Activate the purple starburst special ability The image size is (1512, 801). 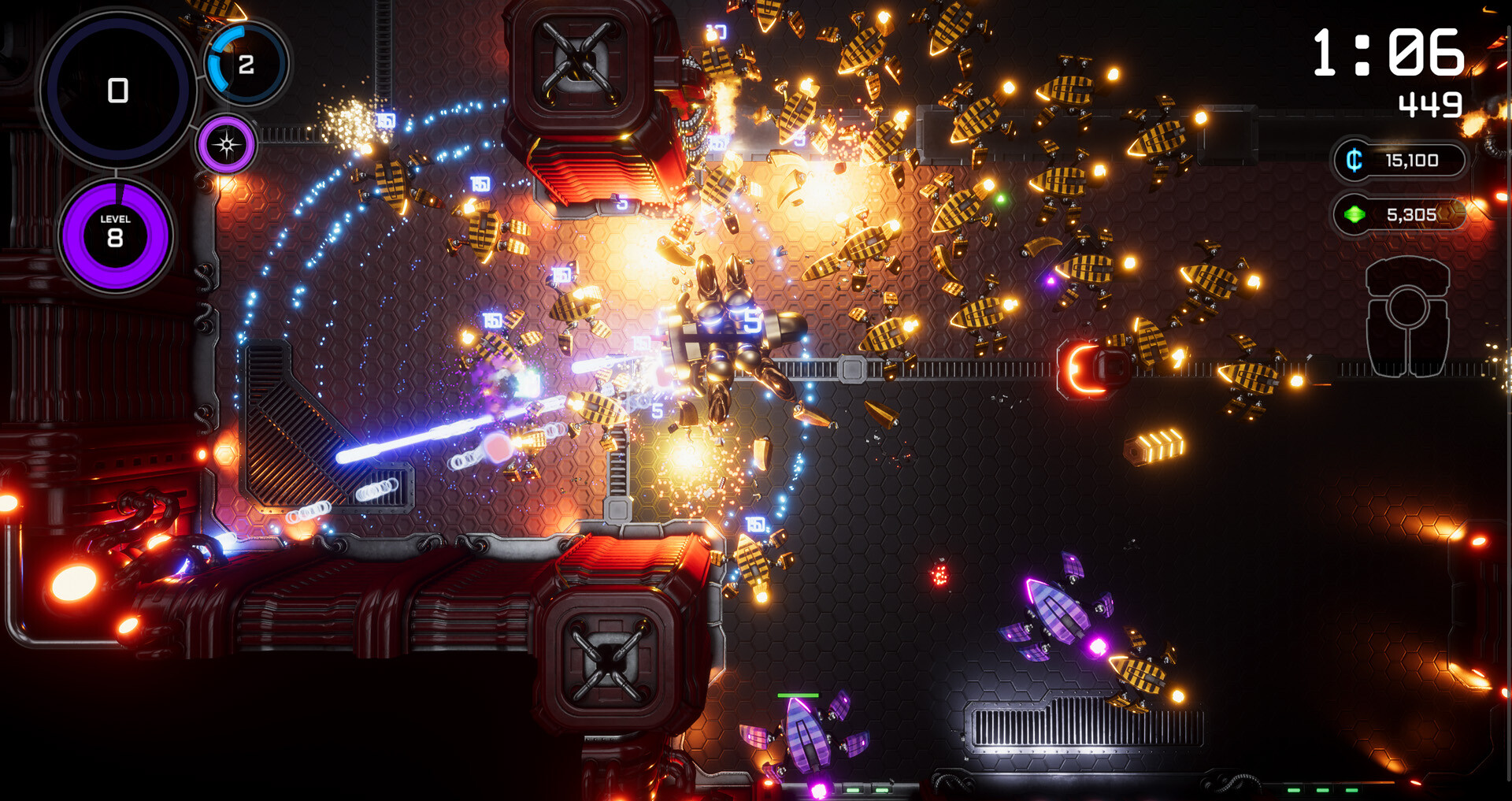[227, 145]
